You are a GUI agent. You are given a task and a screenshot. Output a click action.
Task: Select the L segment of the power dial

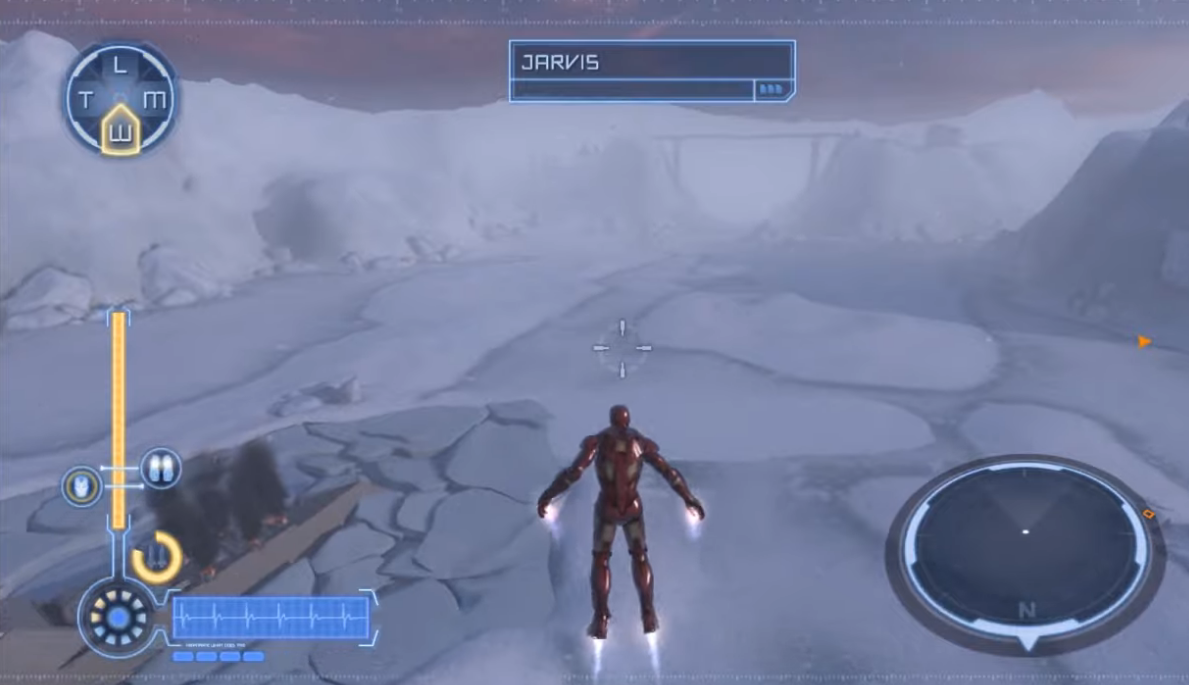[120, 67]
